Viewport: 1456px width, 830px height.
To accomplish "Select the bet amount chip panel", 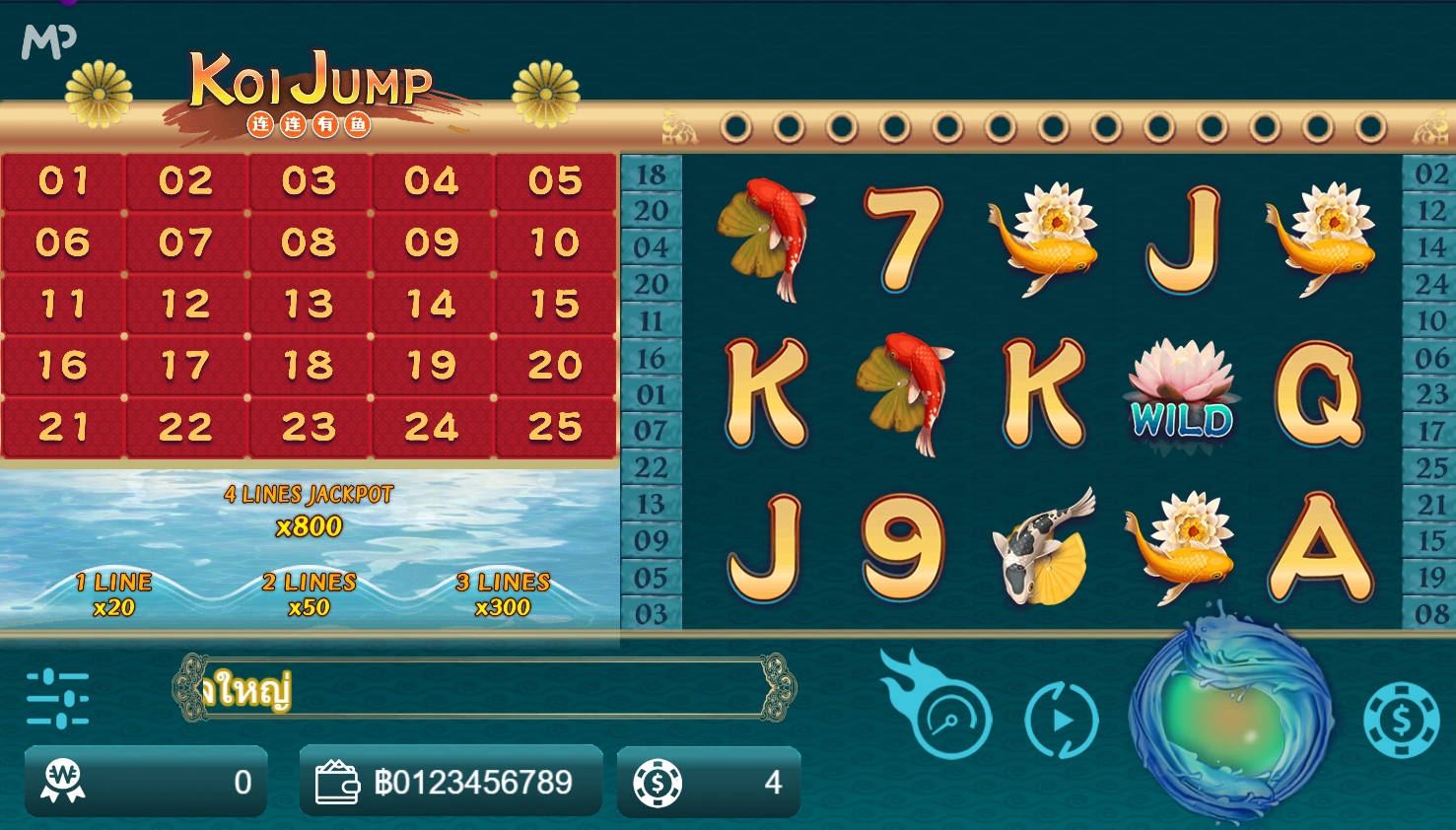I will pos(709,782).
